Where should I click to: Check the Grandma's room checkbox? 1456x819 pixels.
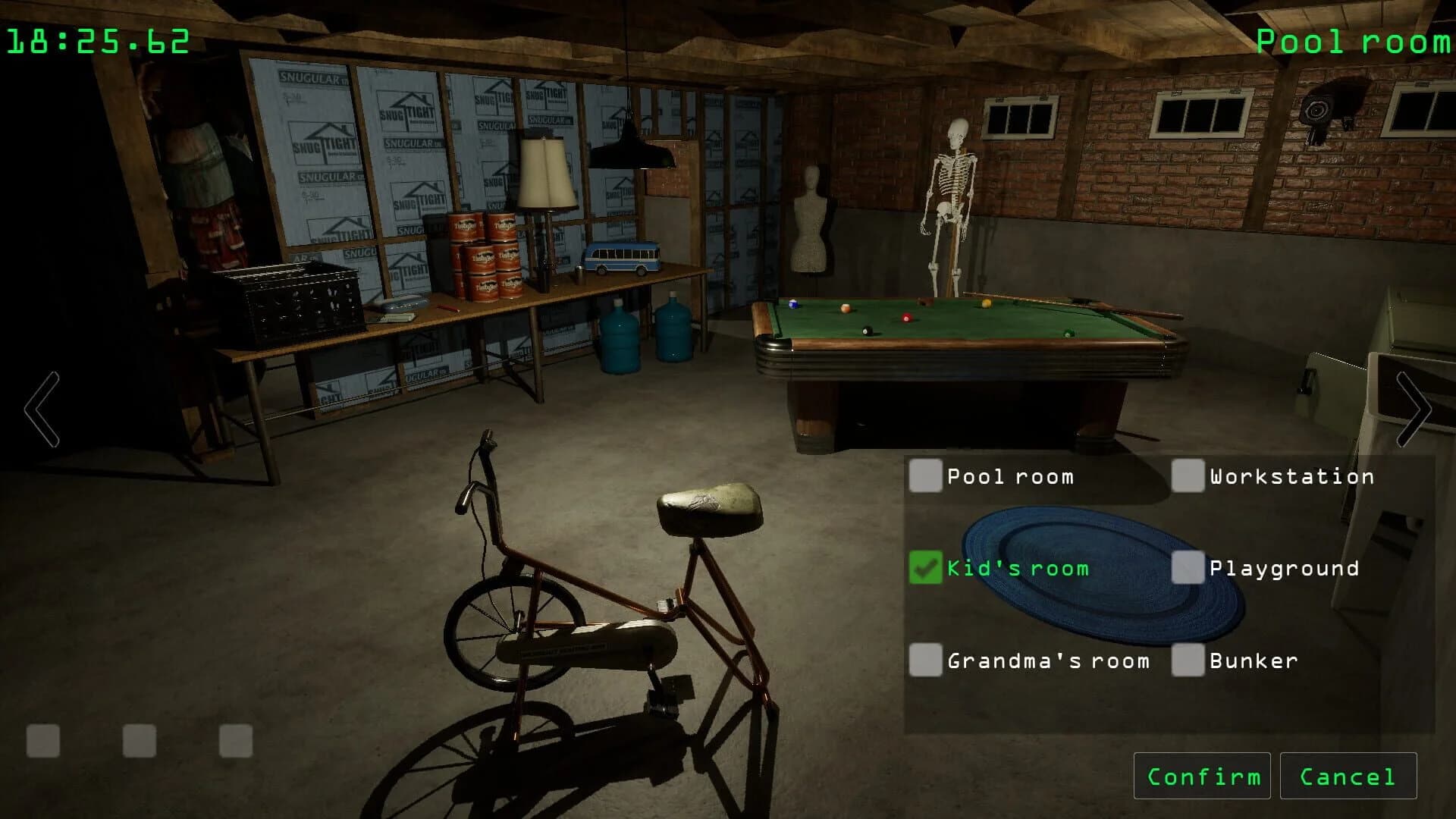[x=924, y=661]
